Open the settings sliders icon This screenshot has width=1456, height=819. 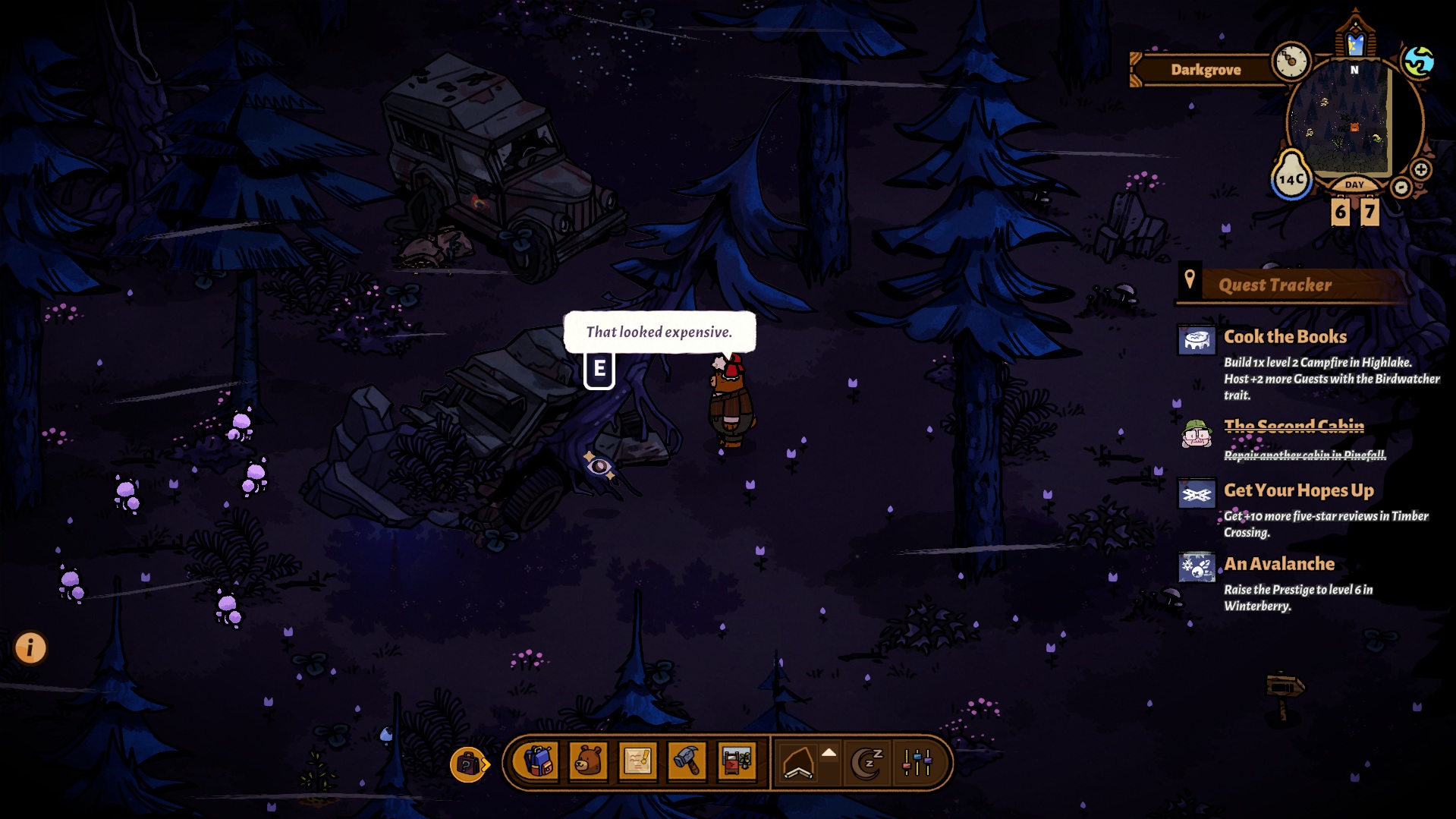click(x=917, y=762)
